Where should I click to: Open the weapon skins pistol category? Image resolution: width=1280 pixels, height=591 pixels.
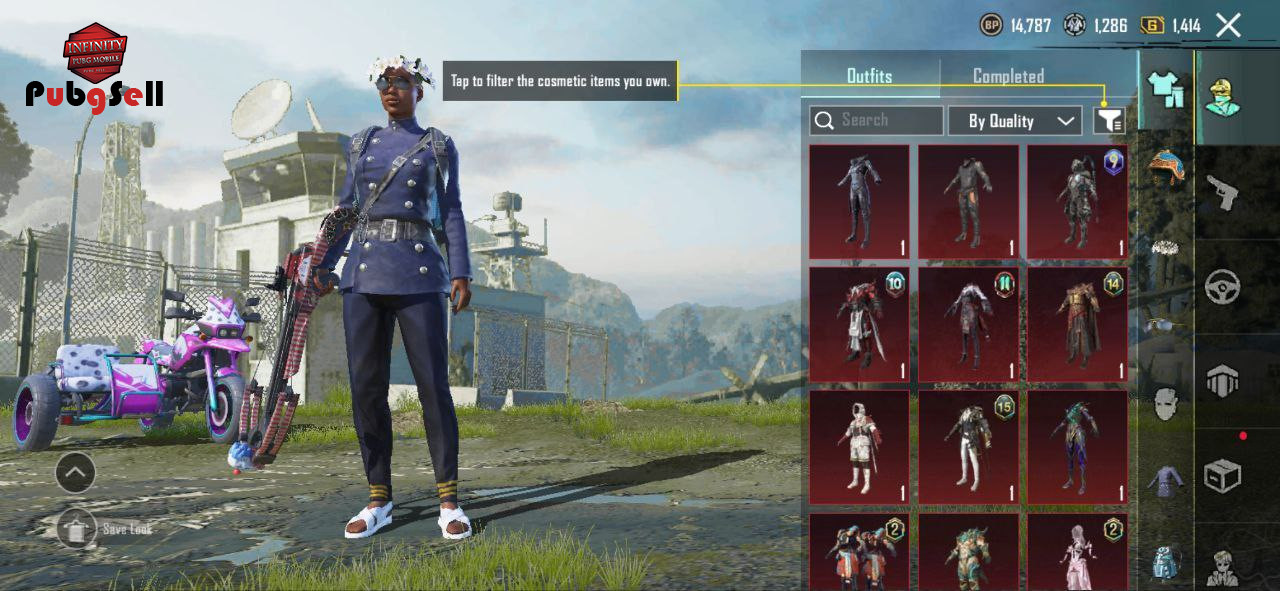pyautogui.click(x=1222, y=192)
